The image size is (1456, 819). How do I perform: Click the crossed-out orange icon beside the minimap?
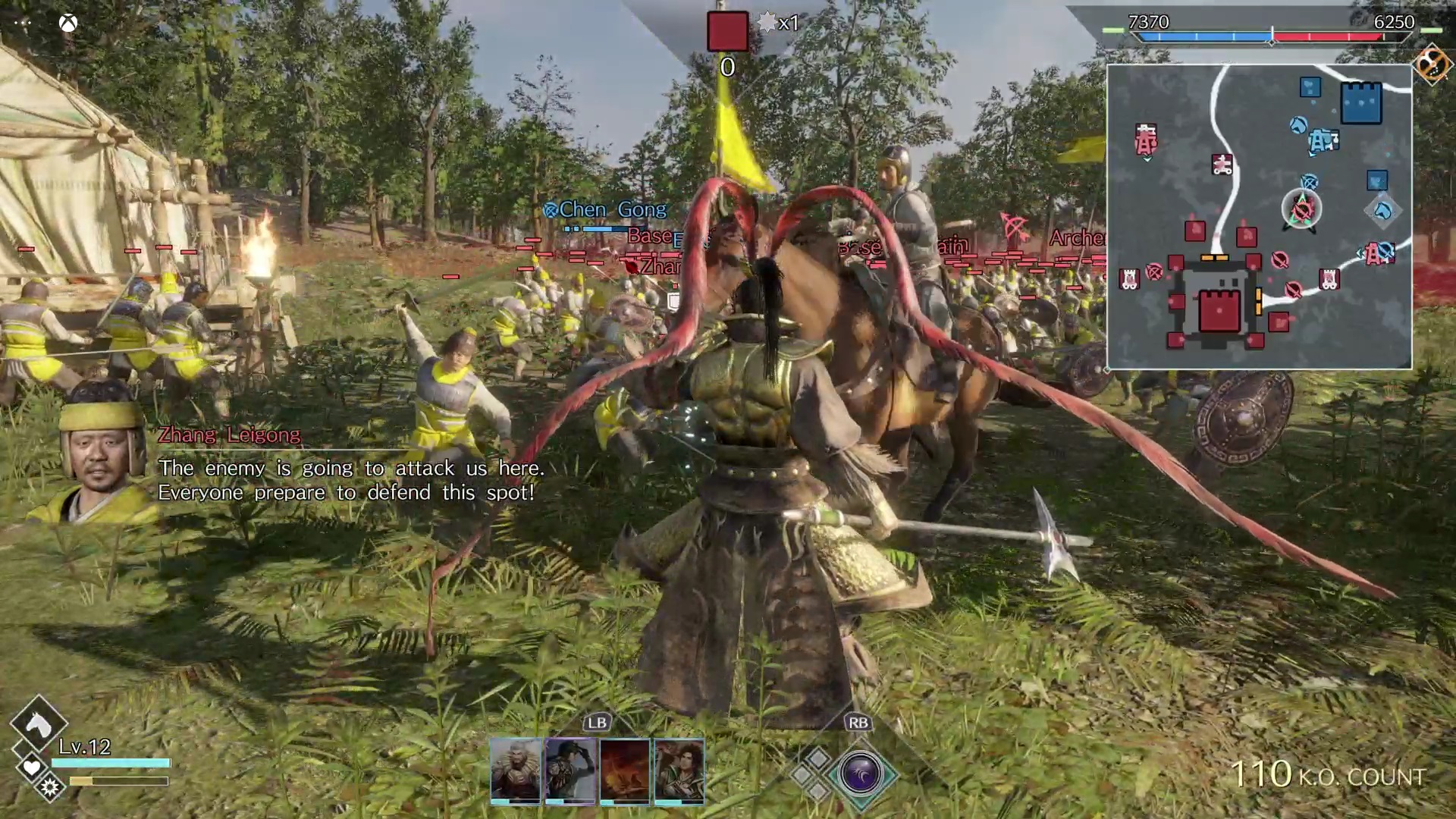point(1432,64)
